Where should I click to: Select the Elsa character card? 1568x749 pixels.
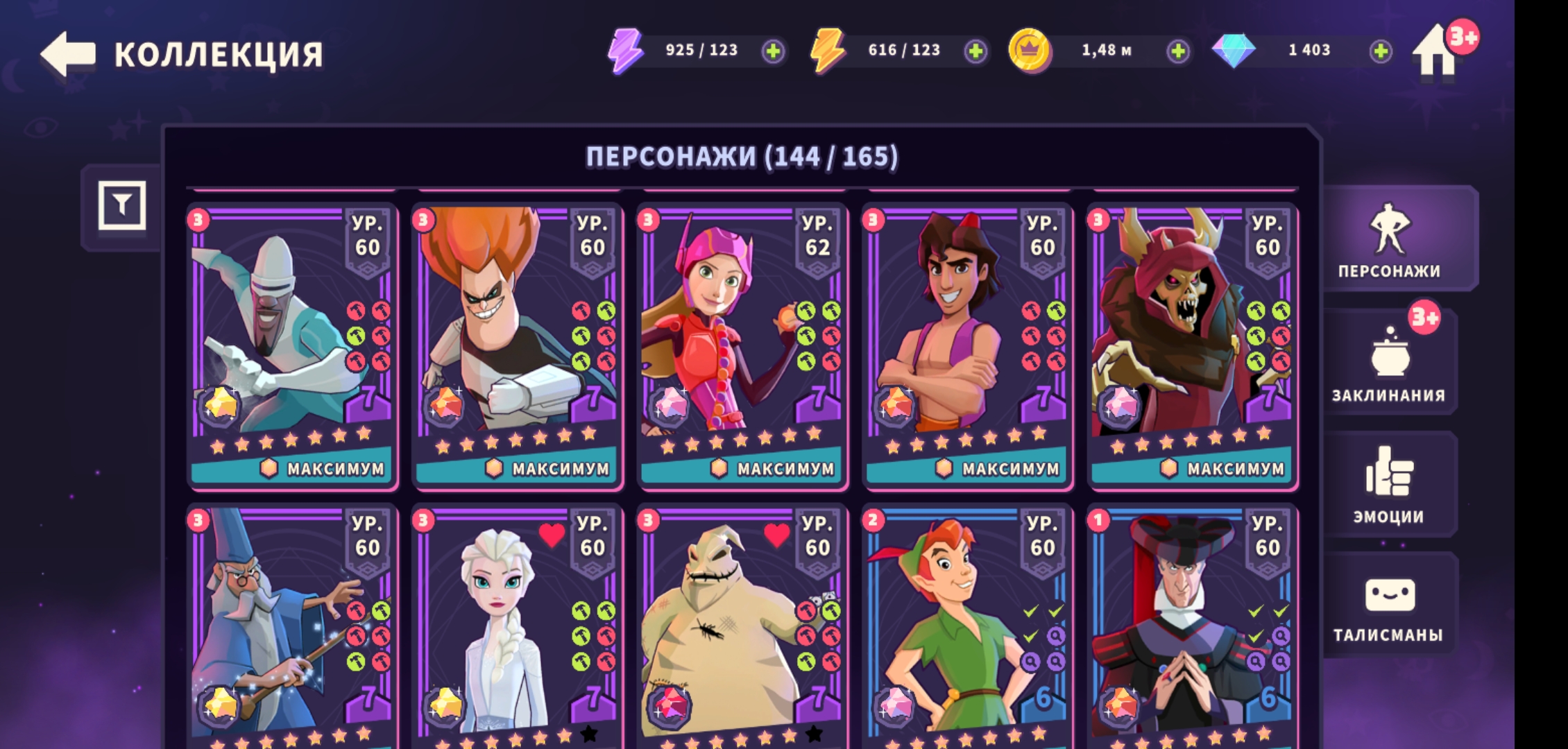(517, 624)
